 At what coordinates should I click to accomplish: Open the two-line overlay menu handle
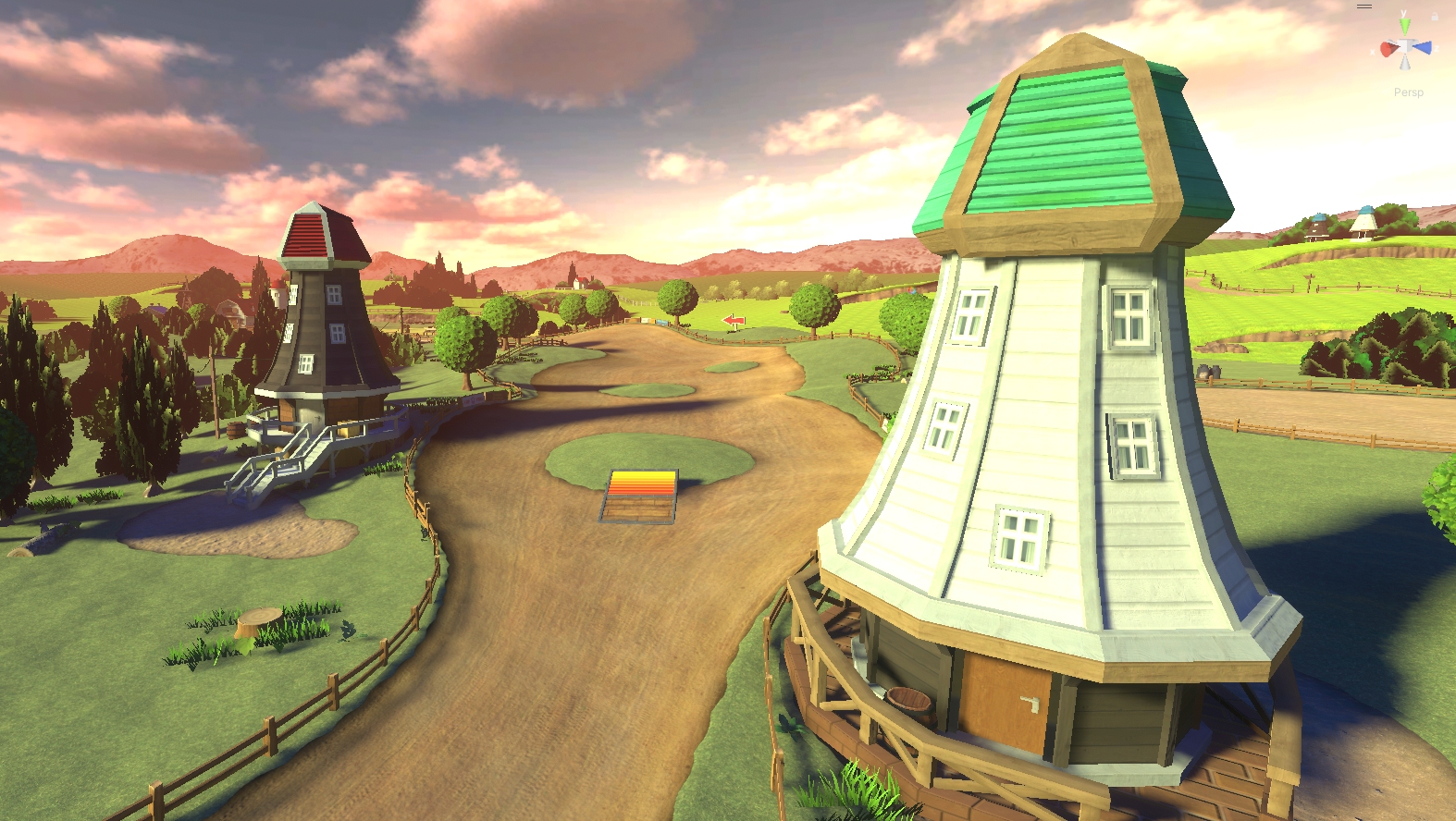[x=1364, y=6]
